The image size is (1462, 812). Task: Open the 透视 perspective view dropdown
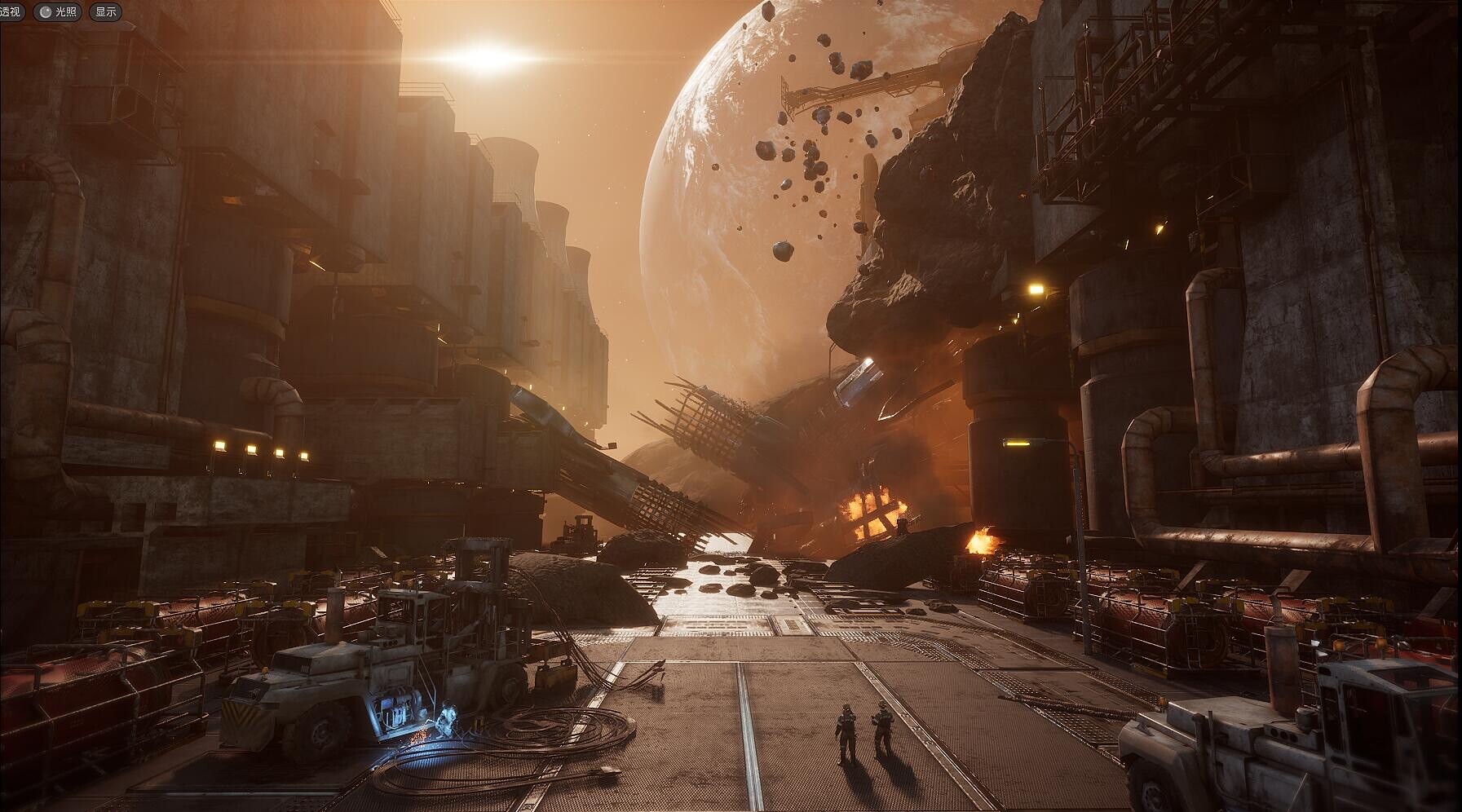(x=12, y=11)
